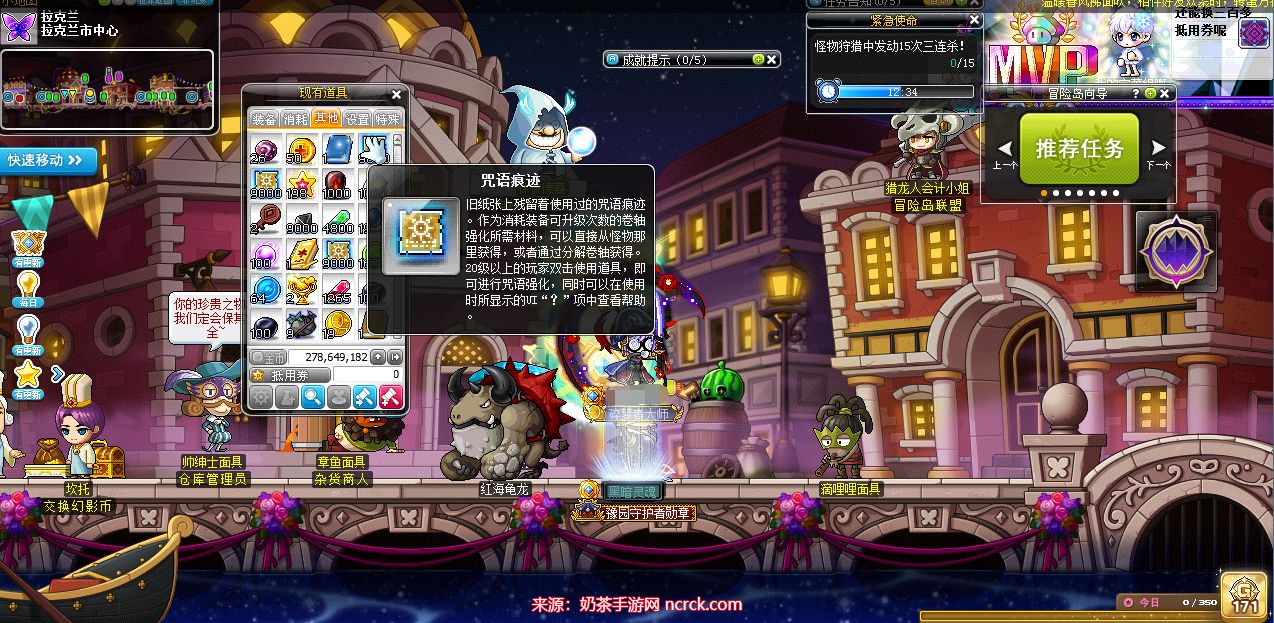The width and height of the screenshot is (1274, 623).
Task: Open the 每日 daily lightbulb icon
Action: pos(28,285)
